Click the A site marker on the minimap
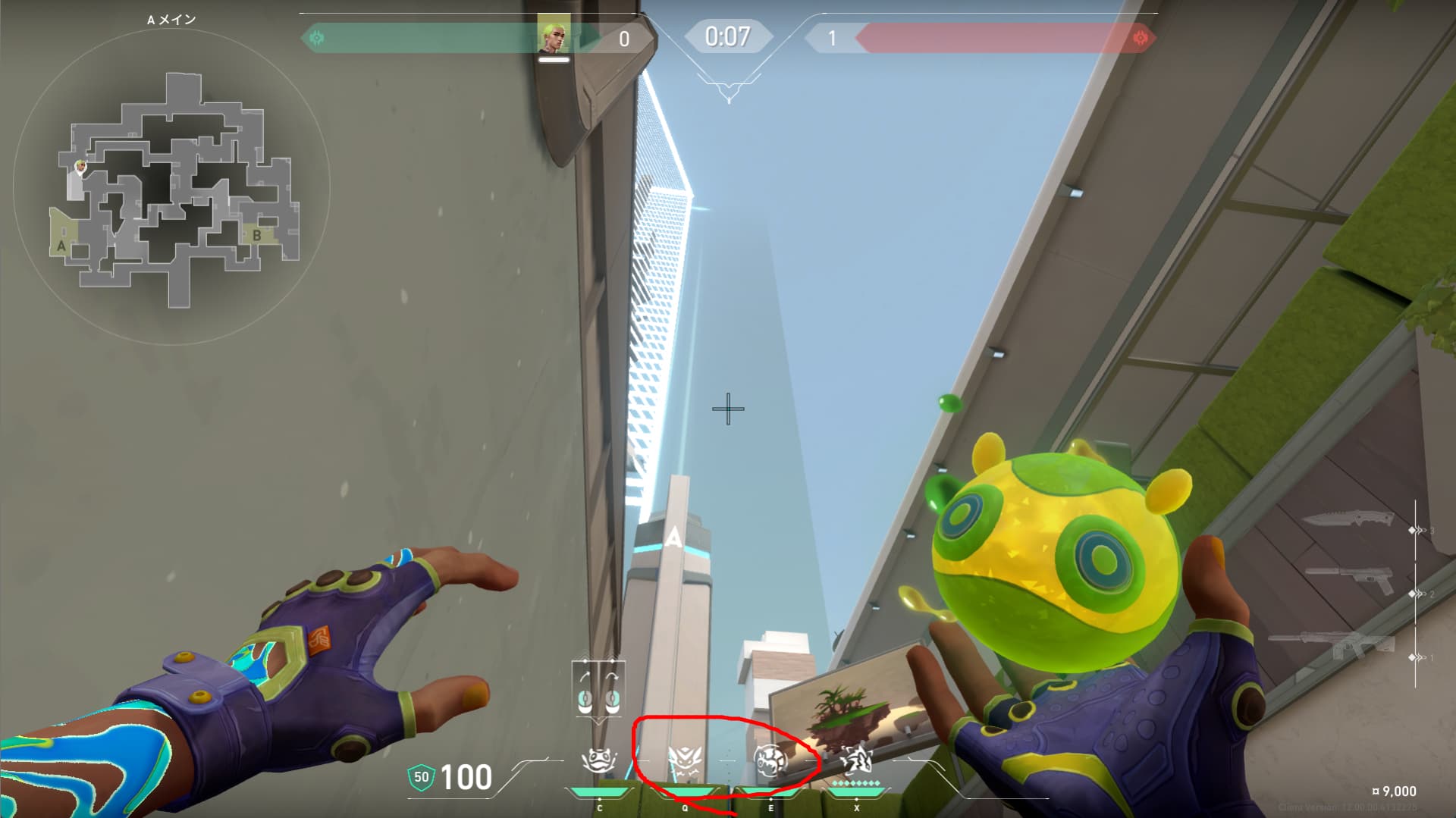The height and width of the screenshot is (818, 1456). (61, 245)
